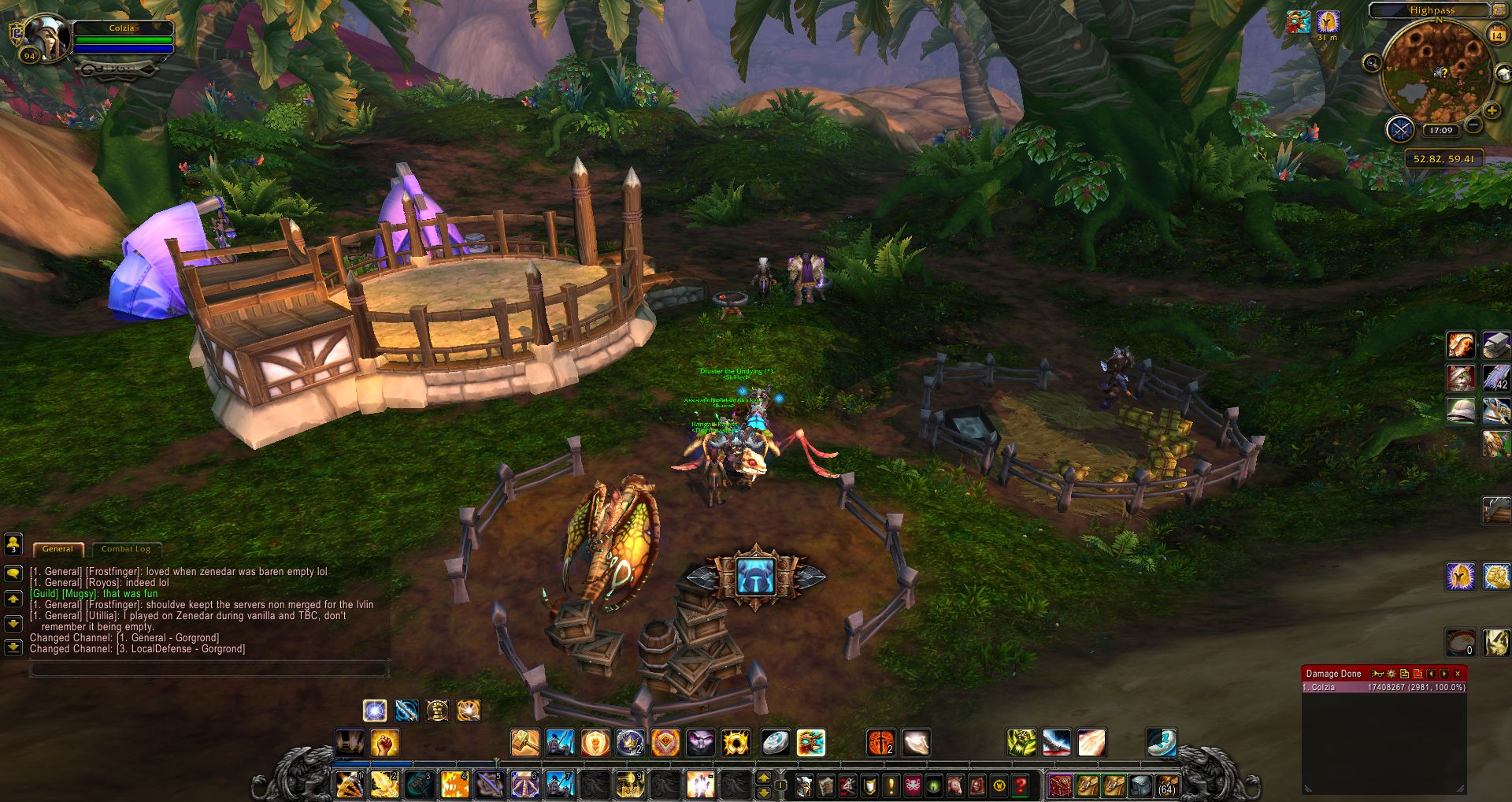Viewport: 1512px width, 802px height.
Task: Open the red question mark help button
Action: pos(1021,785)
